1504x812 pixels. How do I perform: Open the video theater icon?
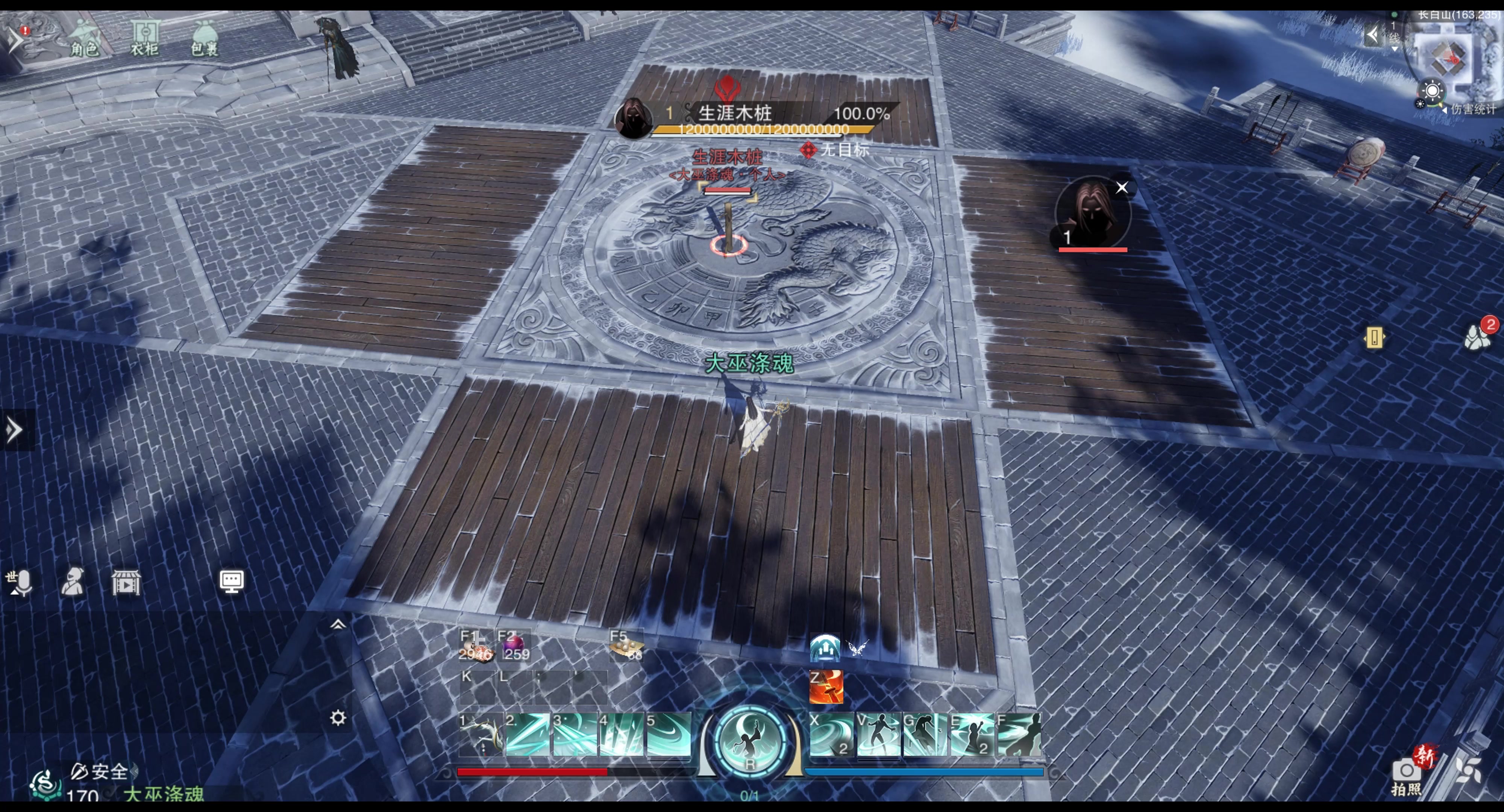tap(126, 583)
